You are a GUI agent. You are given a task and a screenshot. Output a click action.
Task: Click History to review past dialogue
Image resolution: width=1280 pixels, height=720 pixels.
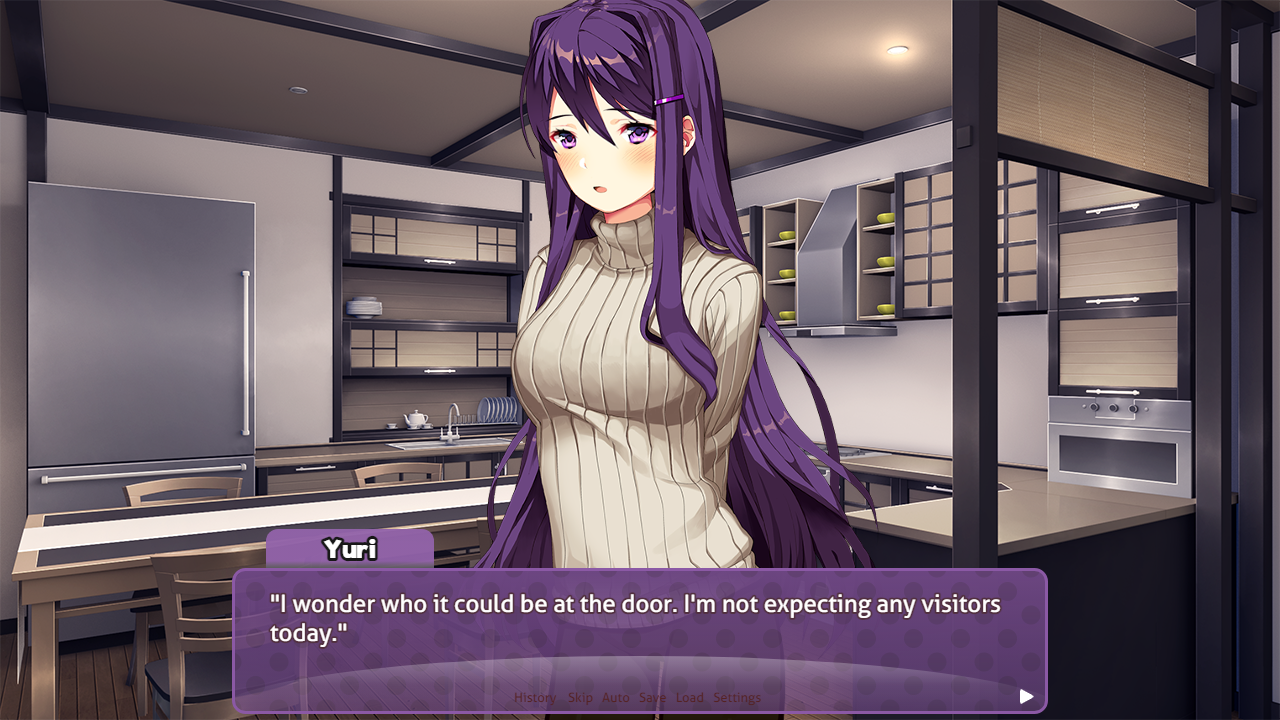point(535,698)
